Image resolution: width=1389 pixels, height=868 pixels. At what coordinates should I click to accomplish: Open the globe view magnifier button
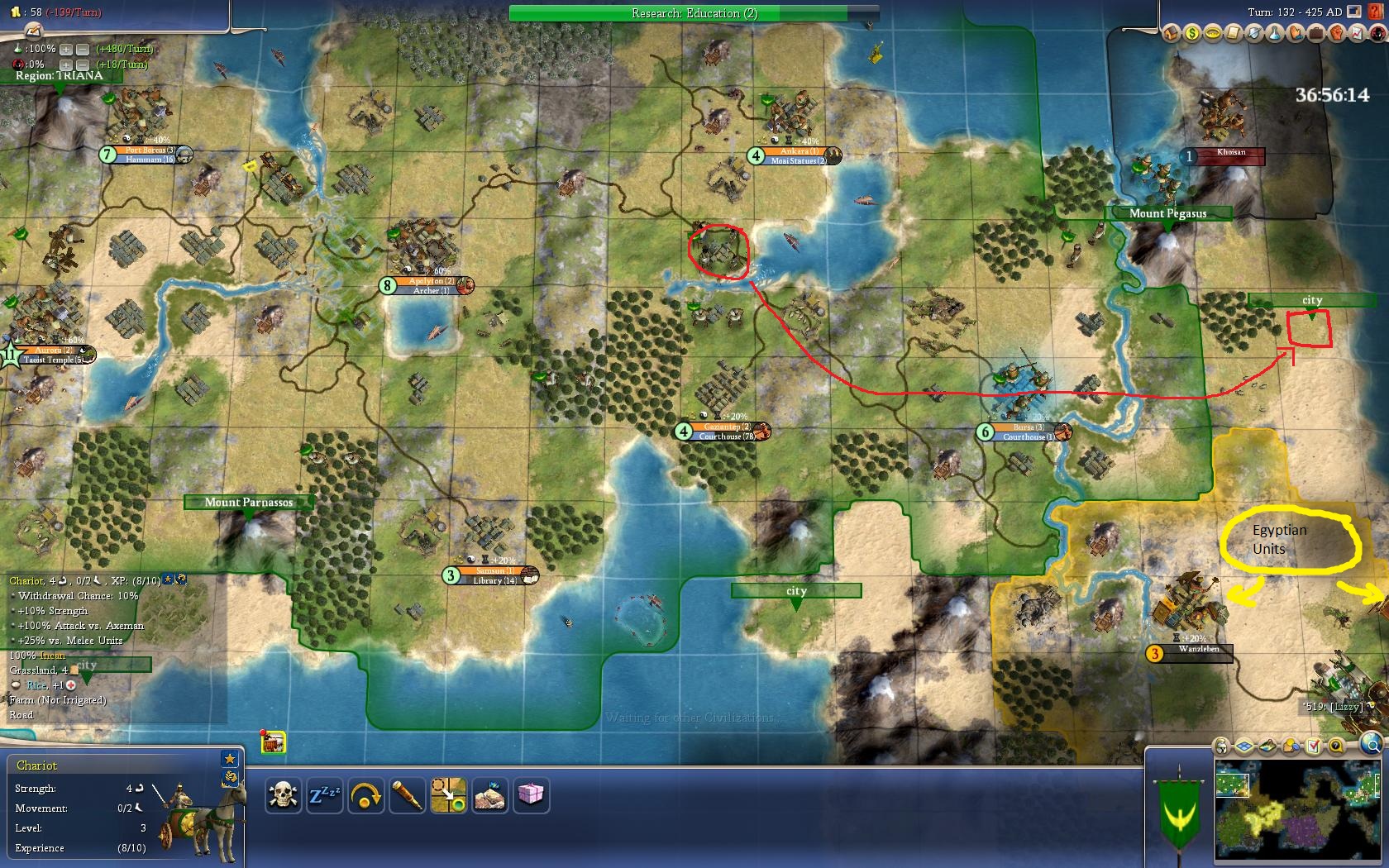tap(1371, 743)
